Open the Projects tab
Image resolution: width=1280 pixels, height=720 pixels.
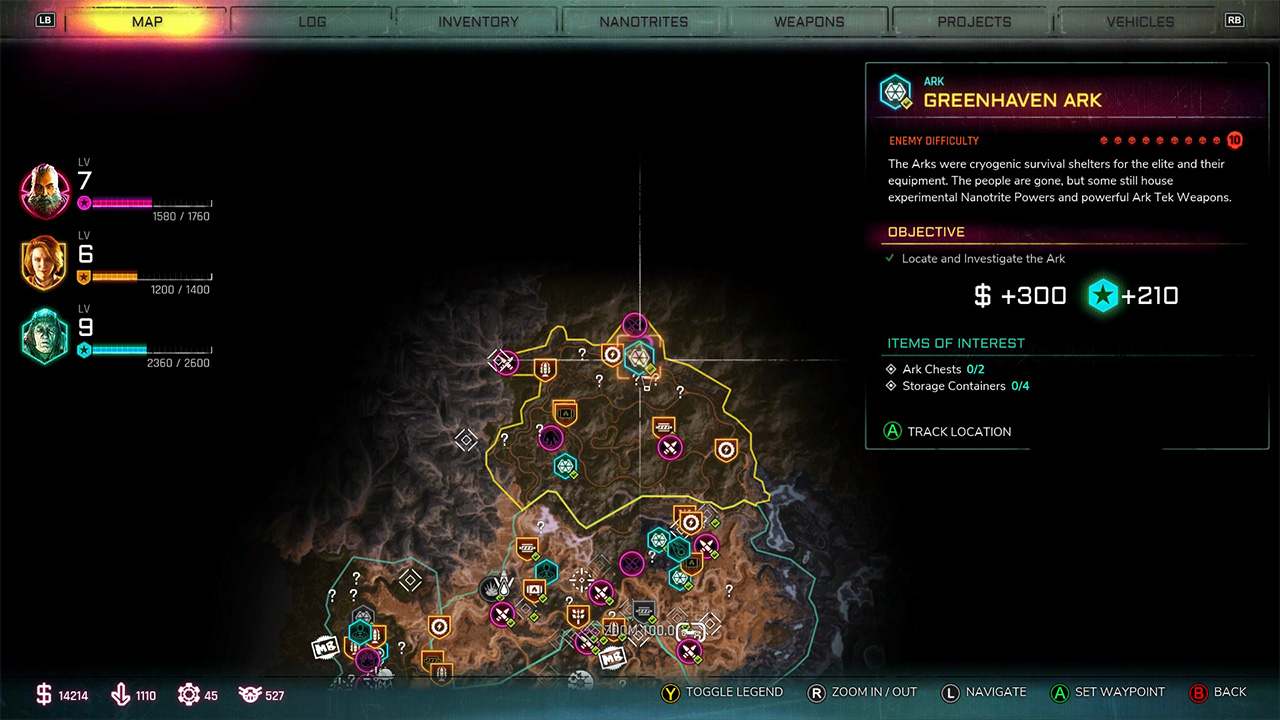[974, 21]
